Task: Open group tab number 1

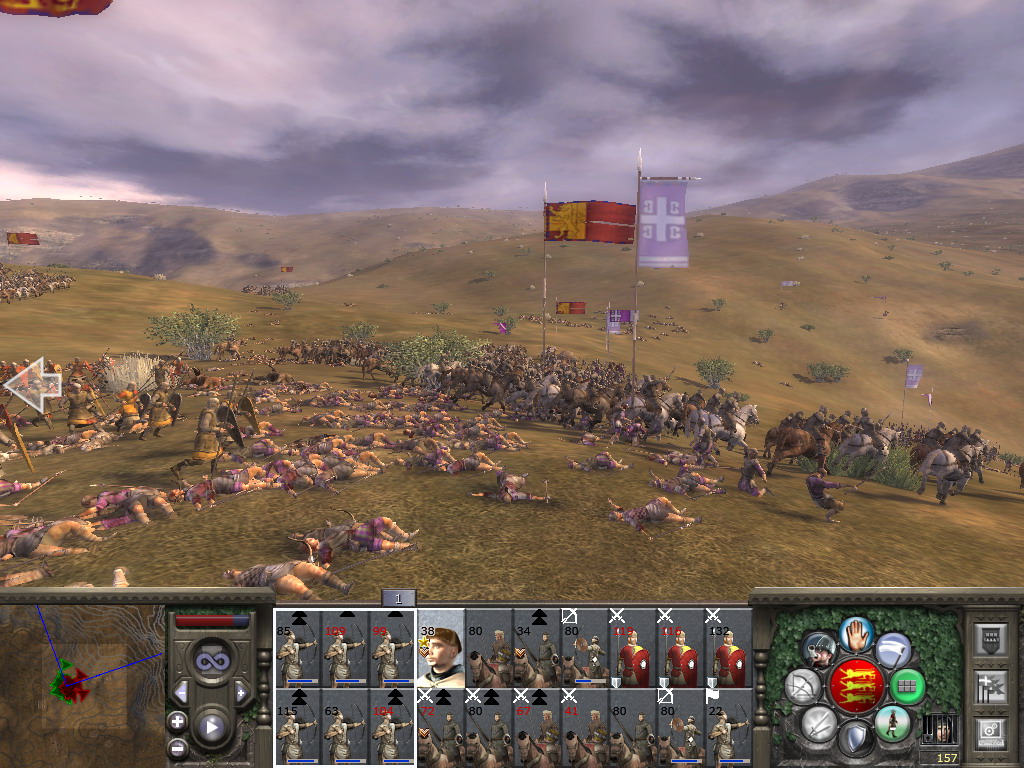Action: [398, 598]
